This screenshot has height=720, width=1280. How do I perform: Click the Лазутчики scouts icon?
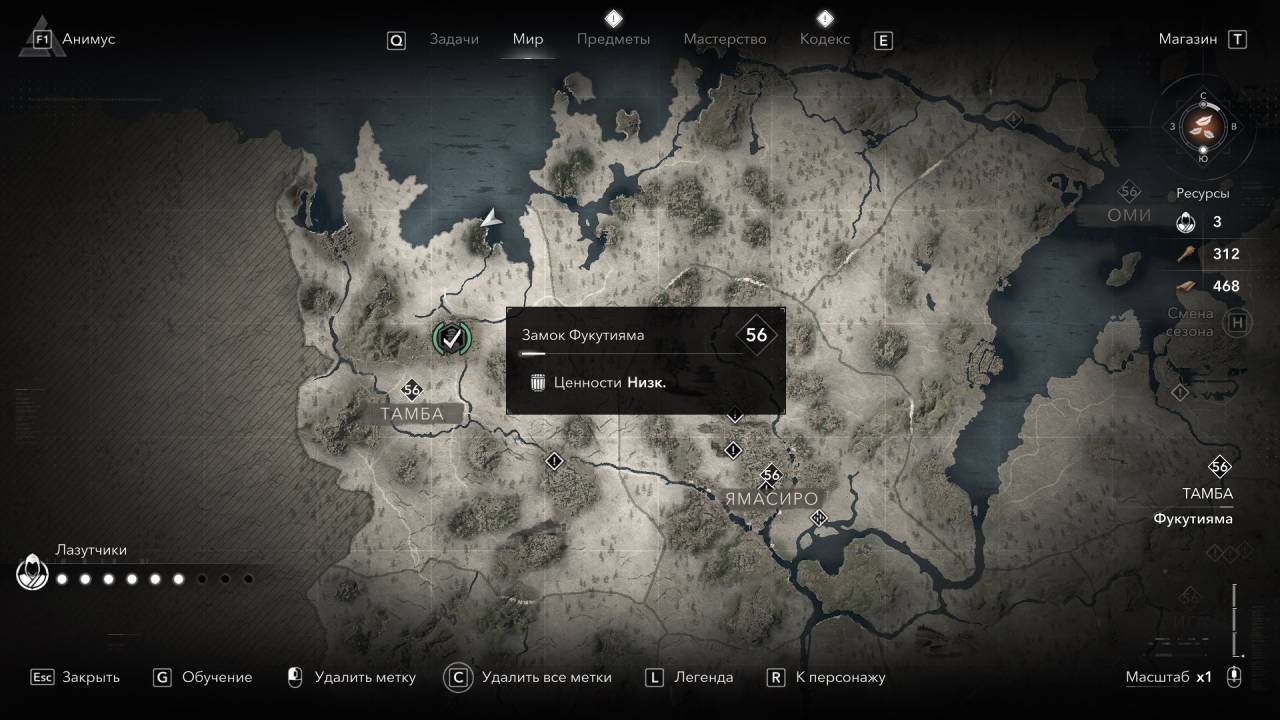(x=32, y=572)
